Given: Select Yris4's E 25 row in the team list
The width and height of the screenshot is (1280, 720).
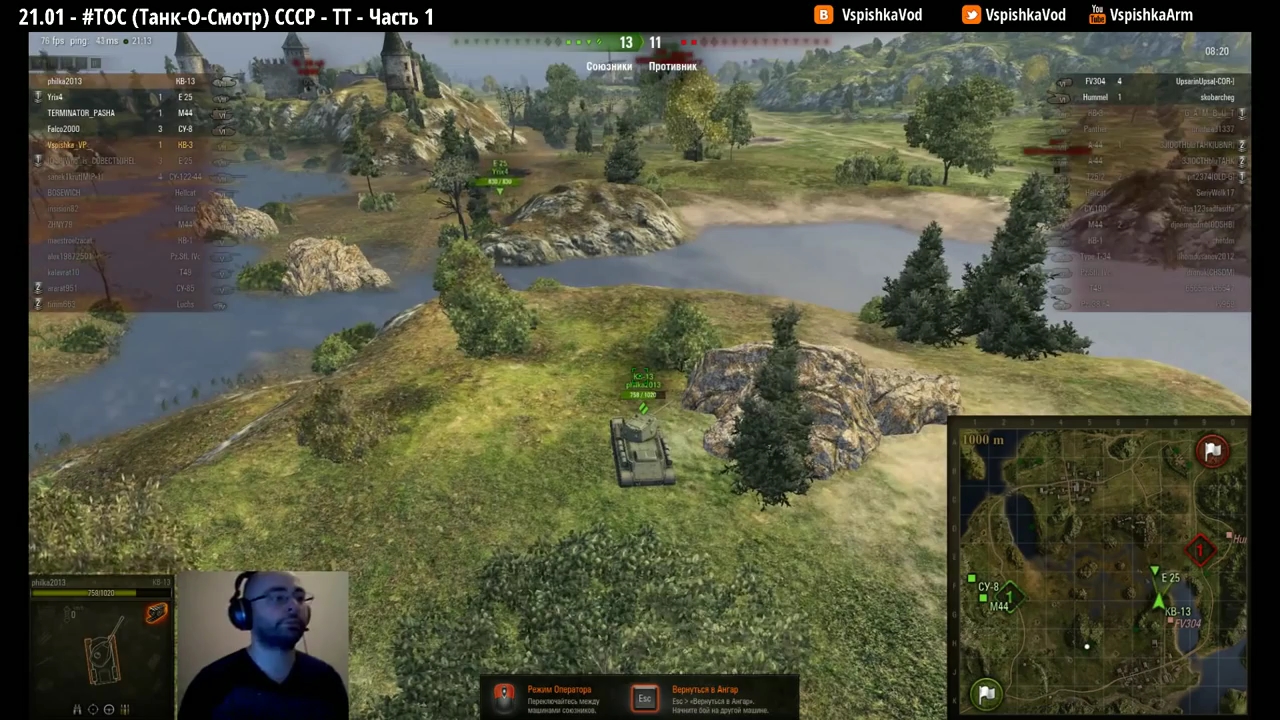Looking at the screenshot, I should click(120, 97).
